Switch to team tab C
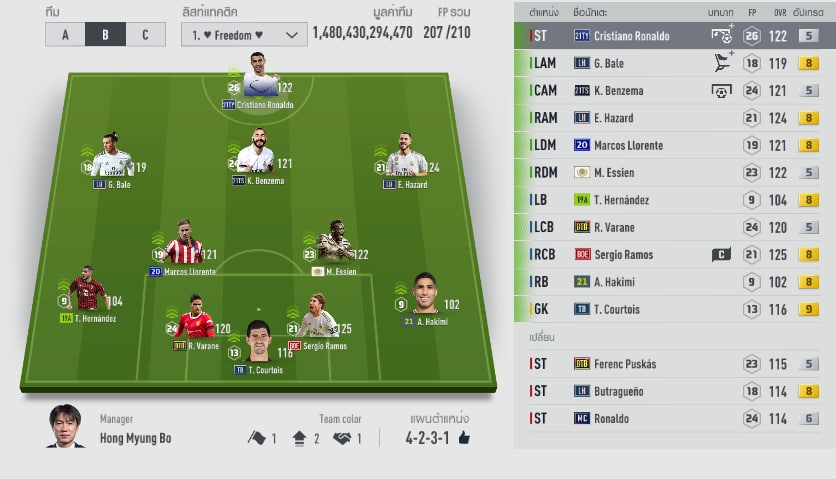836x479 pixels. 145,34
